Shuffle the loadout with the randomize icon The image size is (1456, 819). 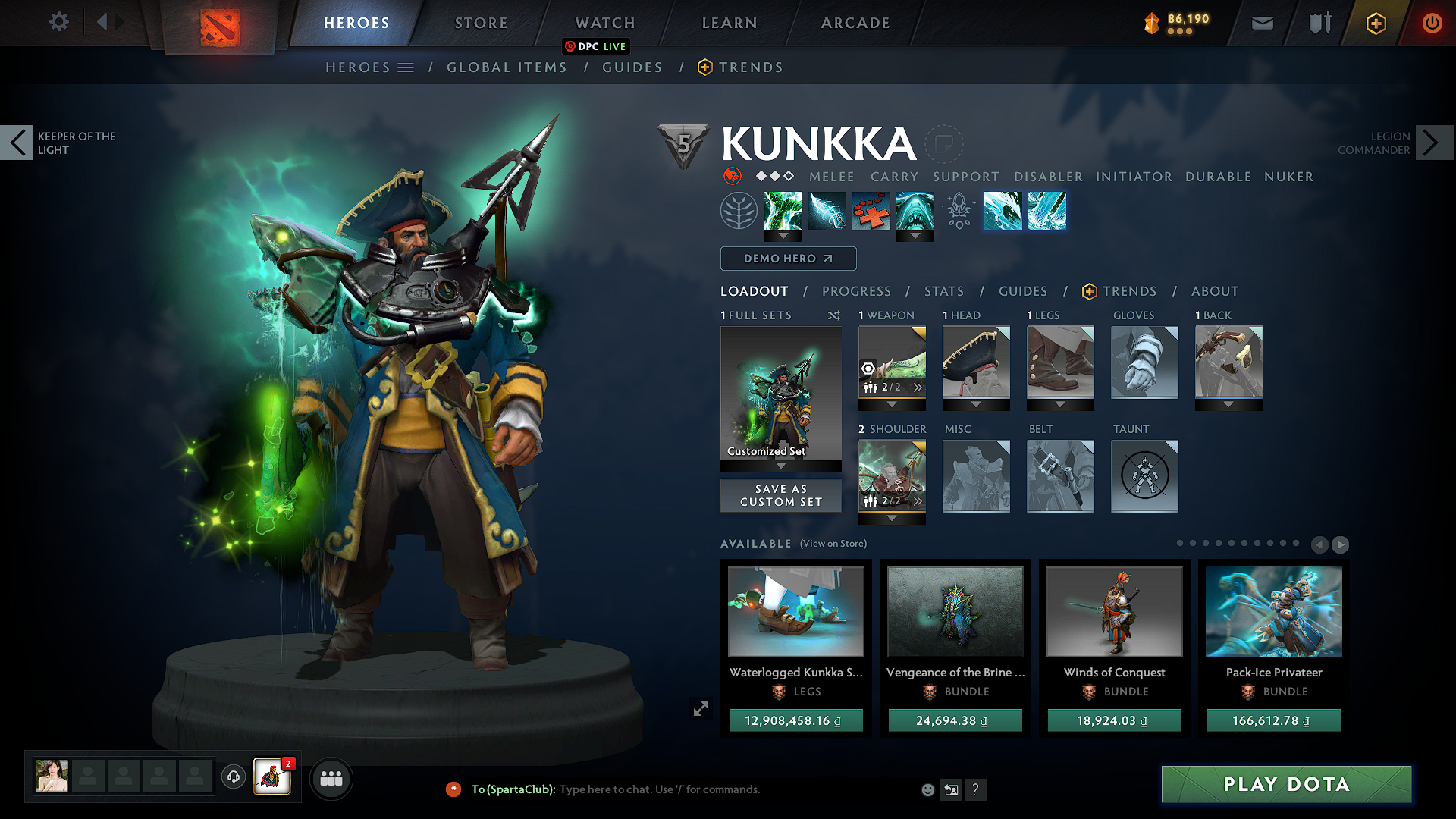click(x=833, y=315)
